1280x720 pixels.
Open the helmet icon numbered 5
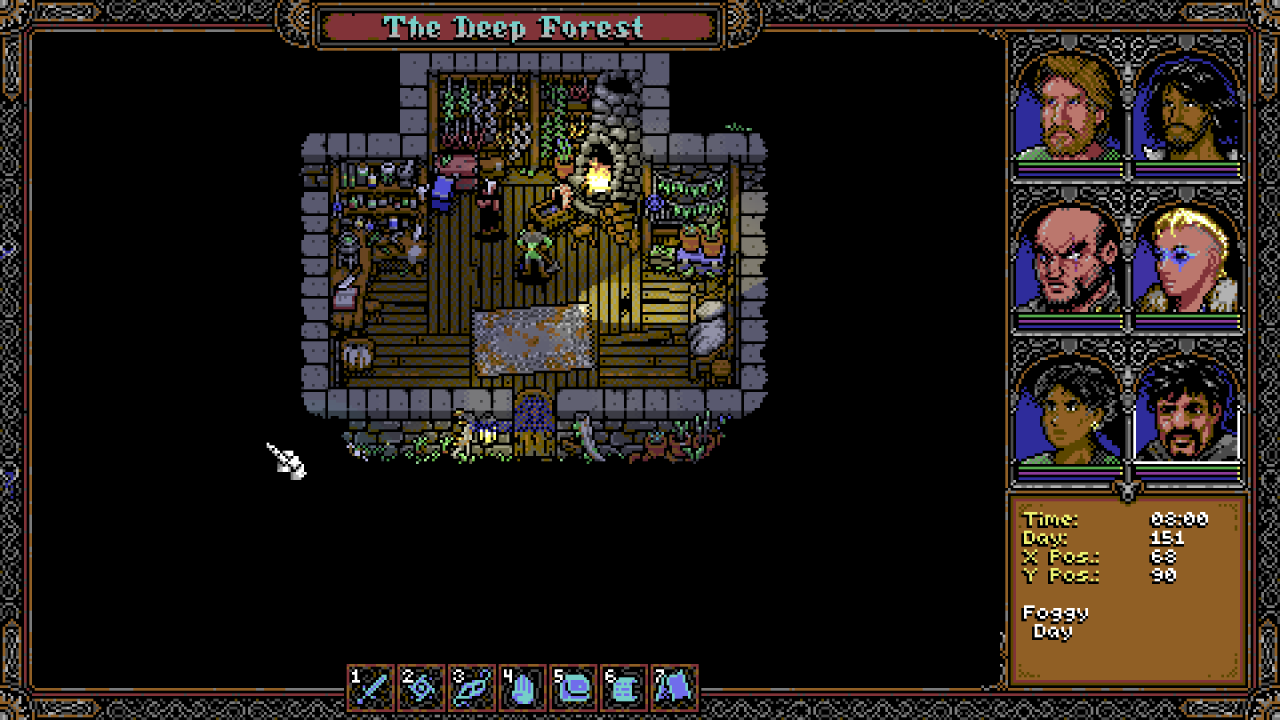click(573, 688)
